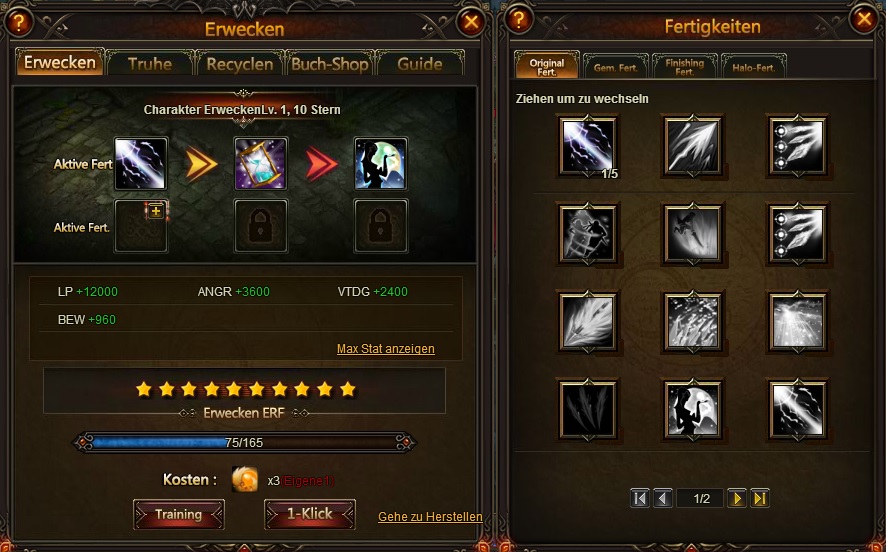Click the Training button
The height and width of the screenshot is (552, 886).
point(179,514)
